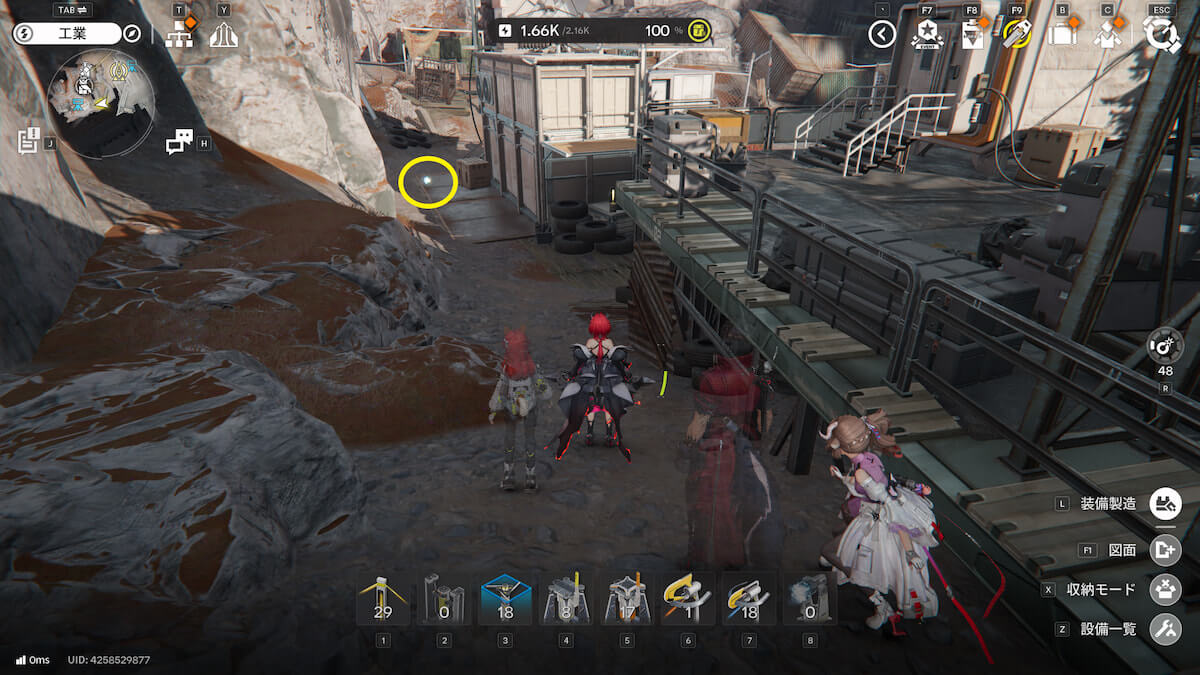
Task: Open the tech tree hierarchy icon
Action: point(179,35)
